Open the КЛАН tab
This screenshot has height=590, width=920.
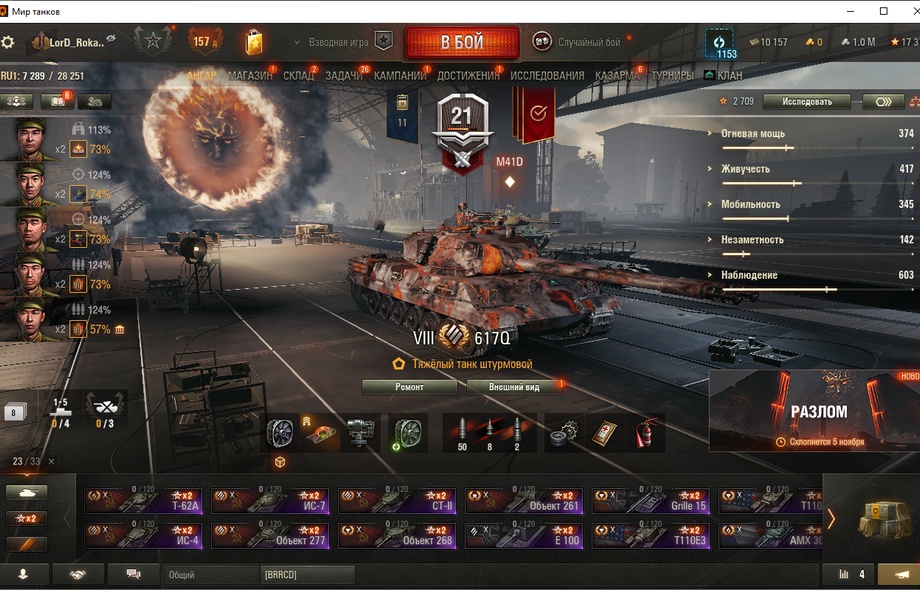729,76
